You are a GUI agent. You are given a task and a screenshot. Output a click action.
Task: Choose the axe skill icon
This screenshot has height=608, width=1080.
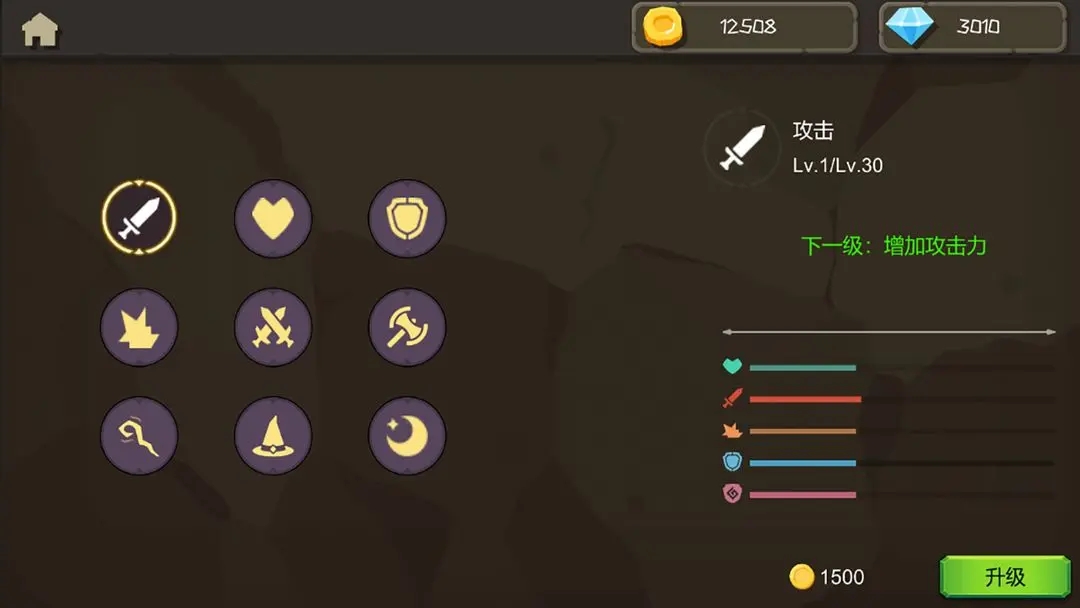point(407,327)
